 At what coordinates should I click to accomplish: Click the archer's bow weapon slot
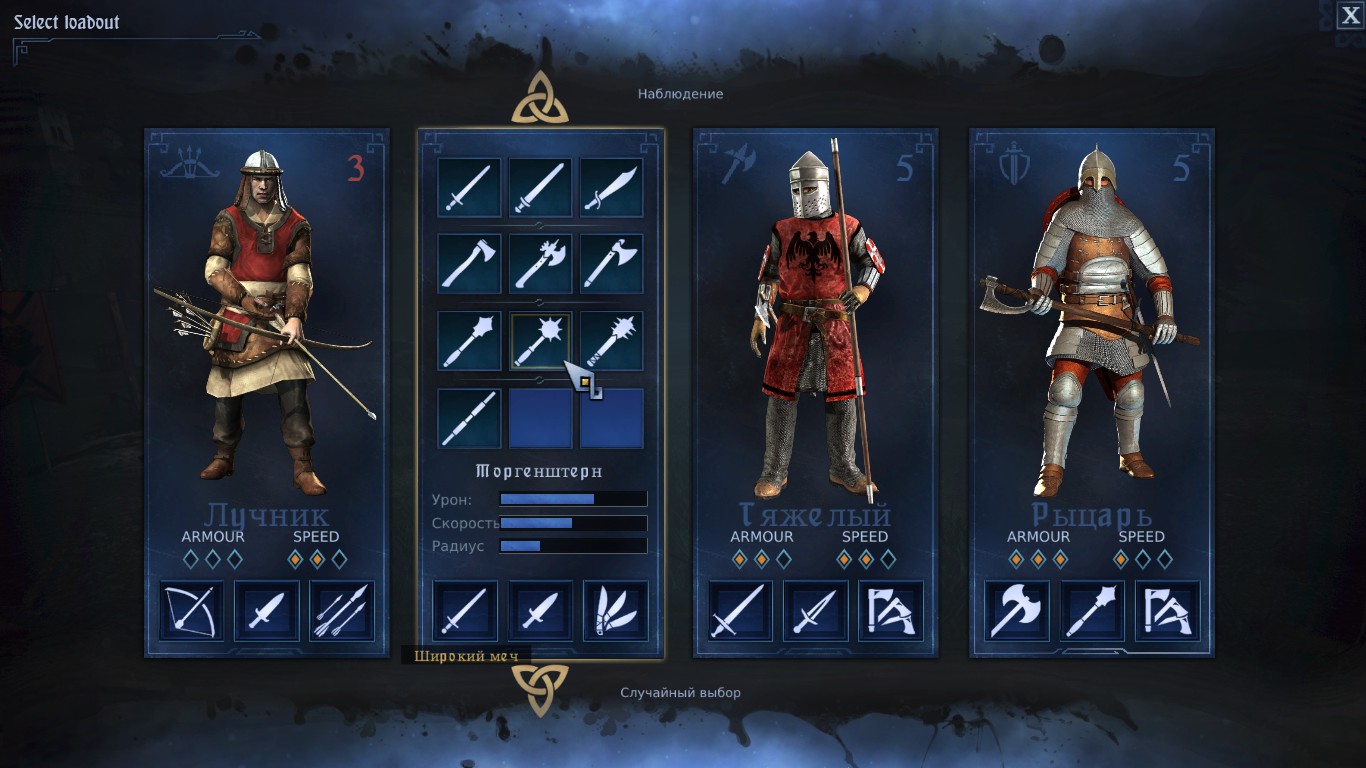(x=192, y=610)
